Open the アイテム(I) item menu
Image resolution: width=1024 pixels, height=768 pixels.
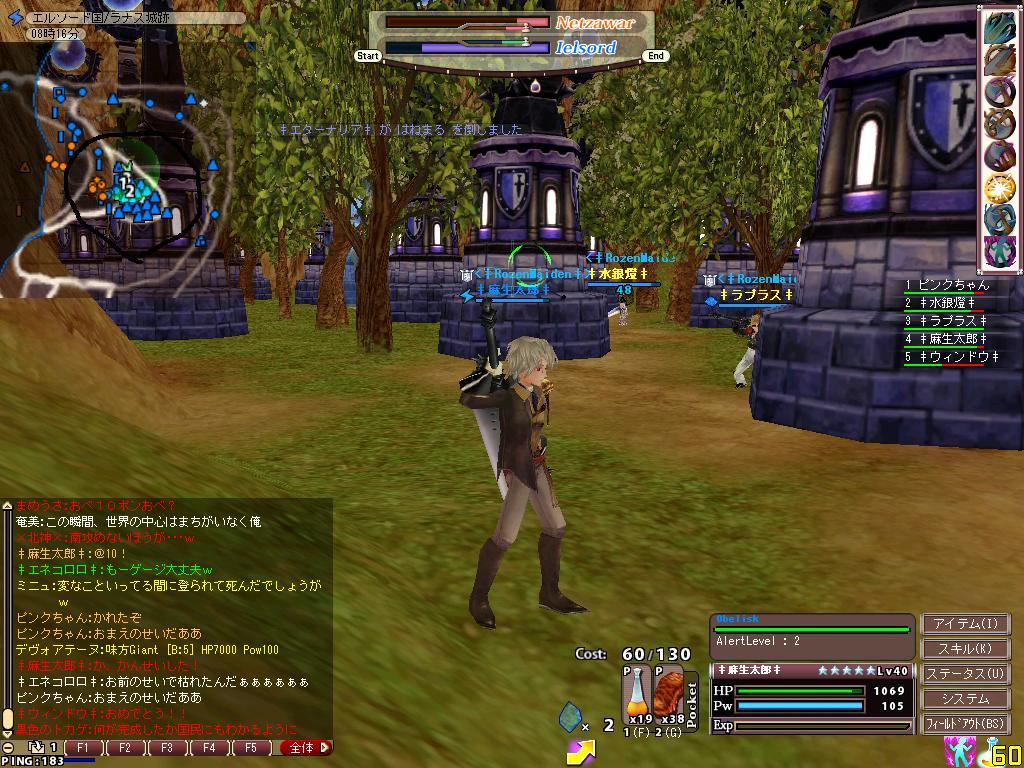tap(965, 624)
